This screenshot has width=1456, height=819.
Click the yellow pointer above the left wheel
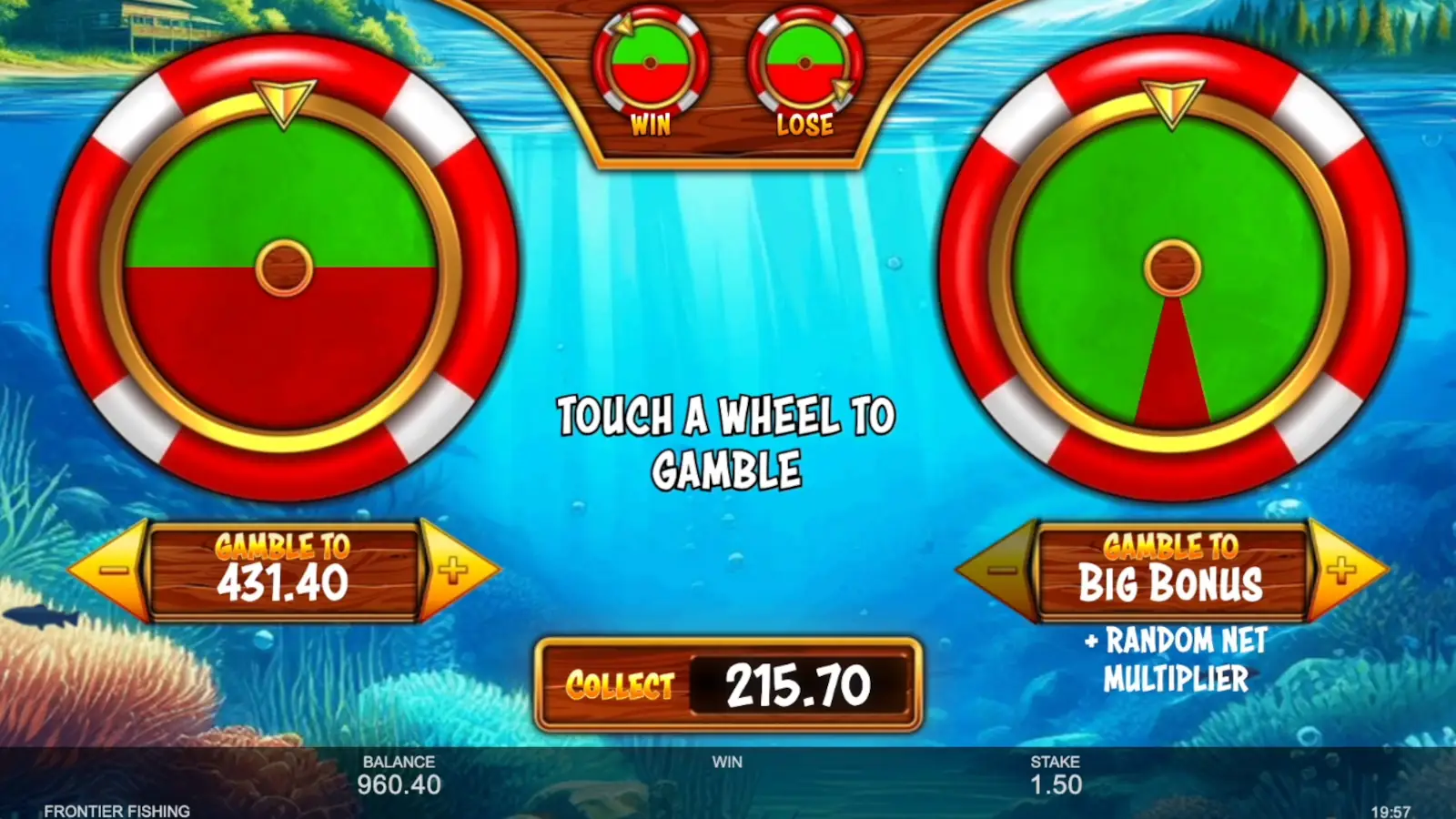pyautogui.click(x=285, y=105)
